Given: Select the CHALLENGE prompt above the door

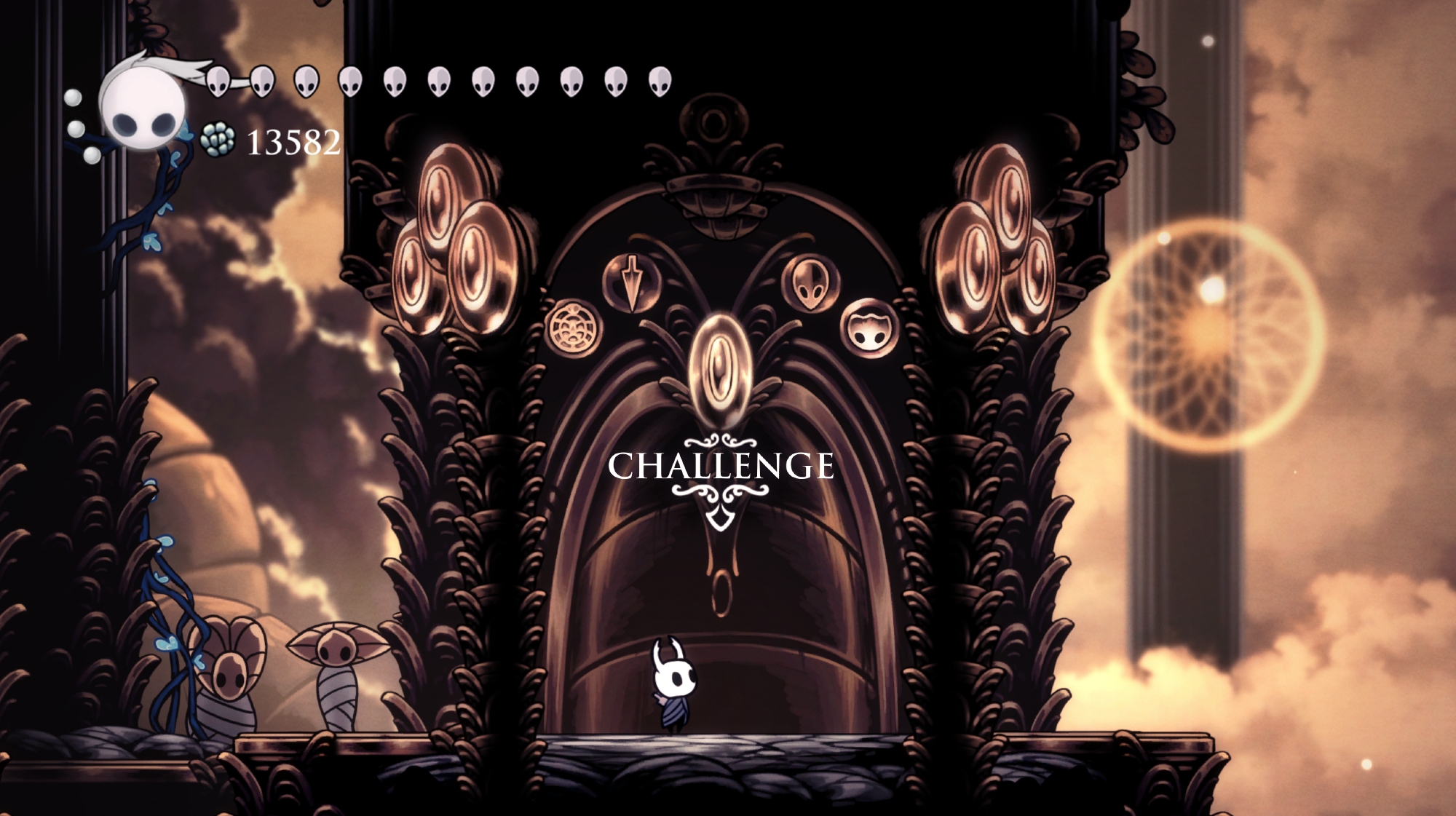Looking at the screenshot, I should point(721,467).
